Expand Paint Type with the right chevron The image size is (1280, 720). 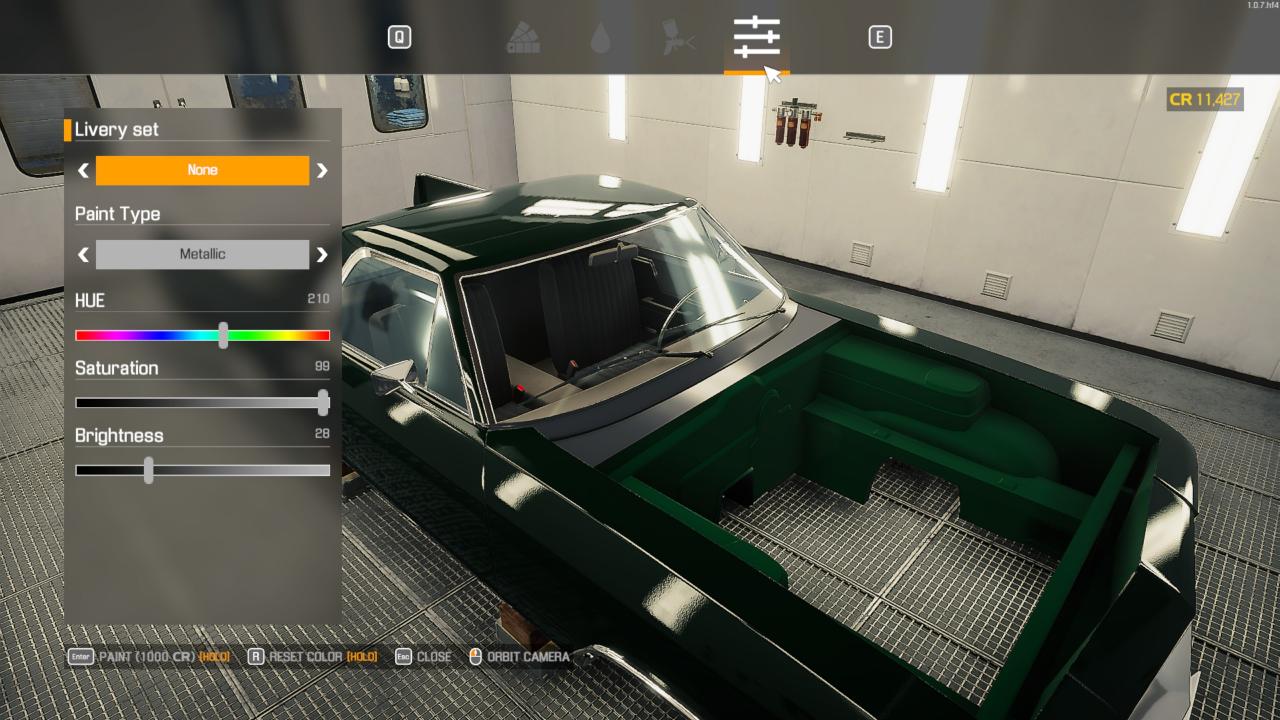322,254
